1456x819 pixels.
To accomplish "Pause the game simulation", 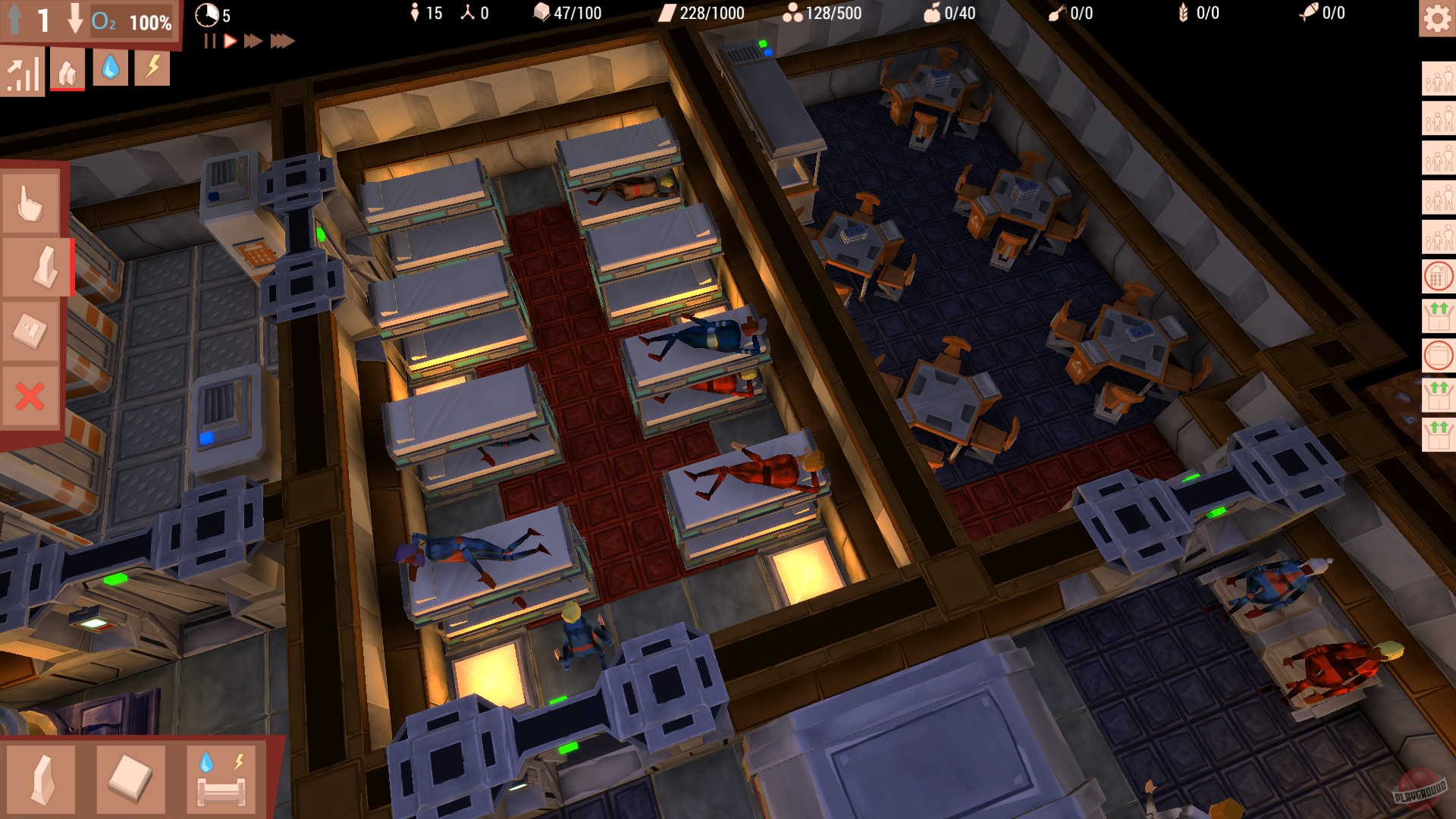I will 209,42.
